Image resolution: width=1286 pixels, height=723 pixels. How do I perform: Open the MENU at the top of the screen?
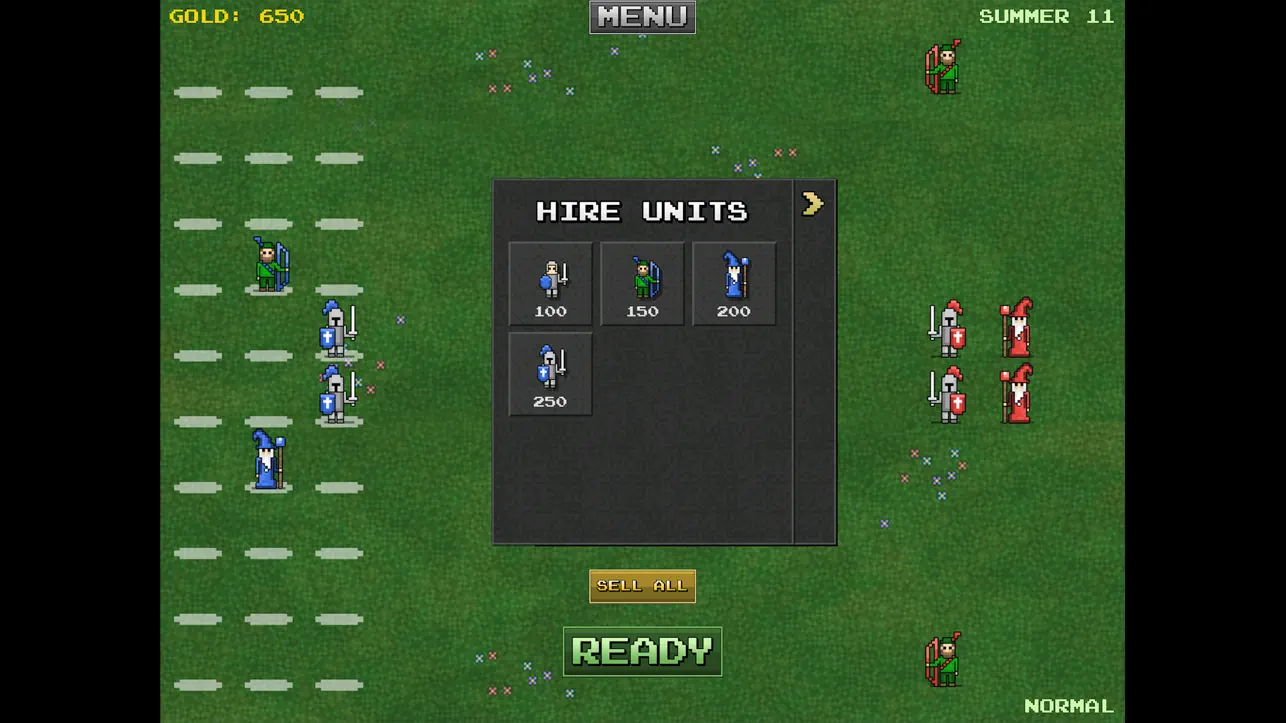pos(642,16)
